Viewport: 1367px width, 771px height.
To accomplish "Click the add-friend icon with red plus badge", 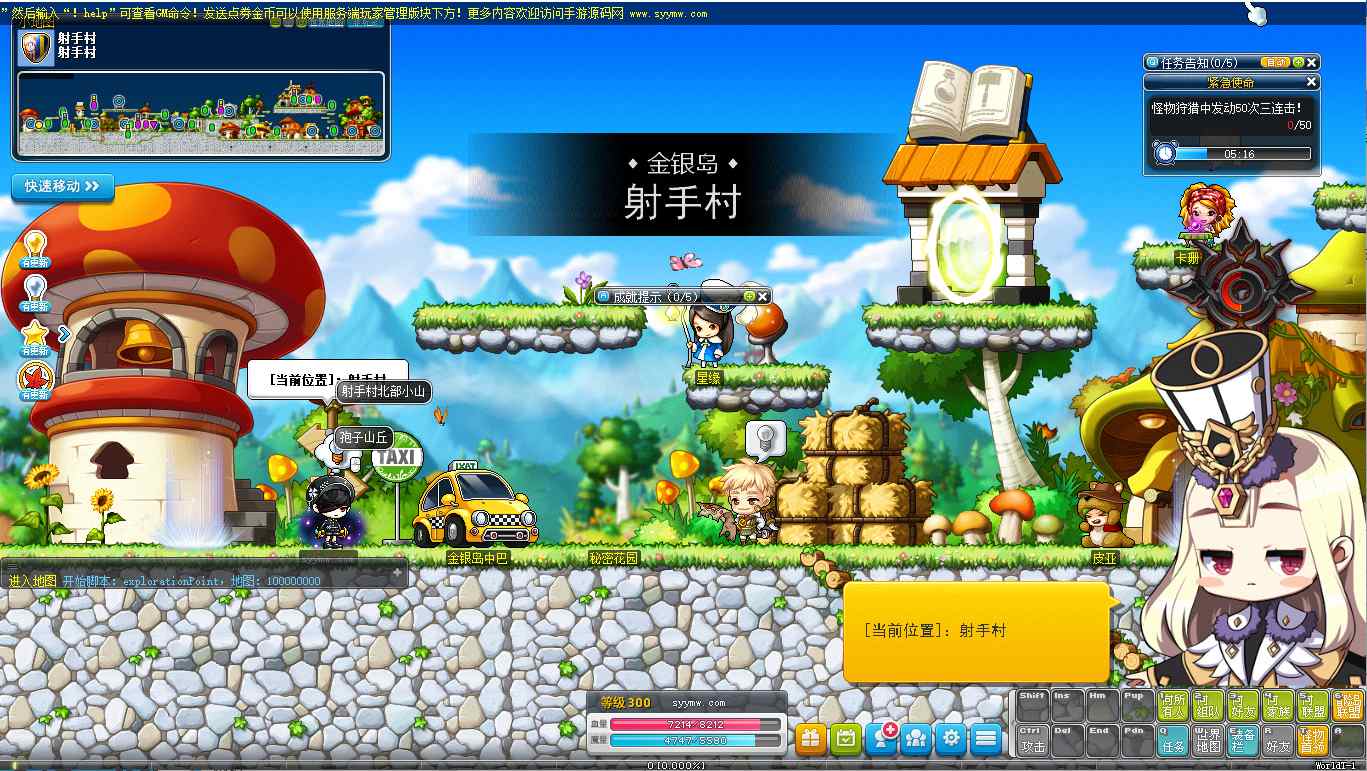I will coord(881,738).
